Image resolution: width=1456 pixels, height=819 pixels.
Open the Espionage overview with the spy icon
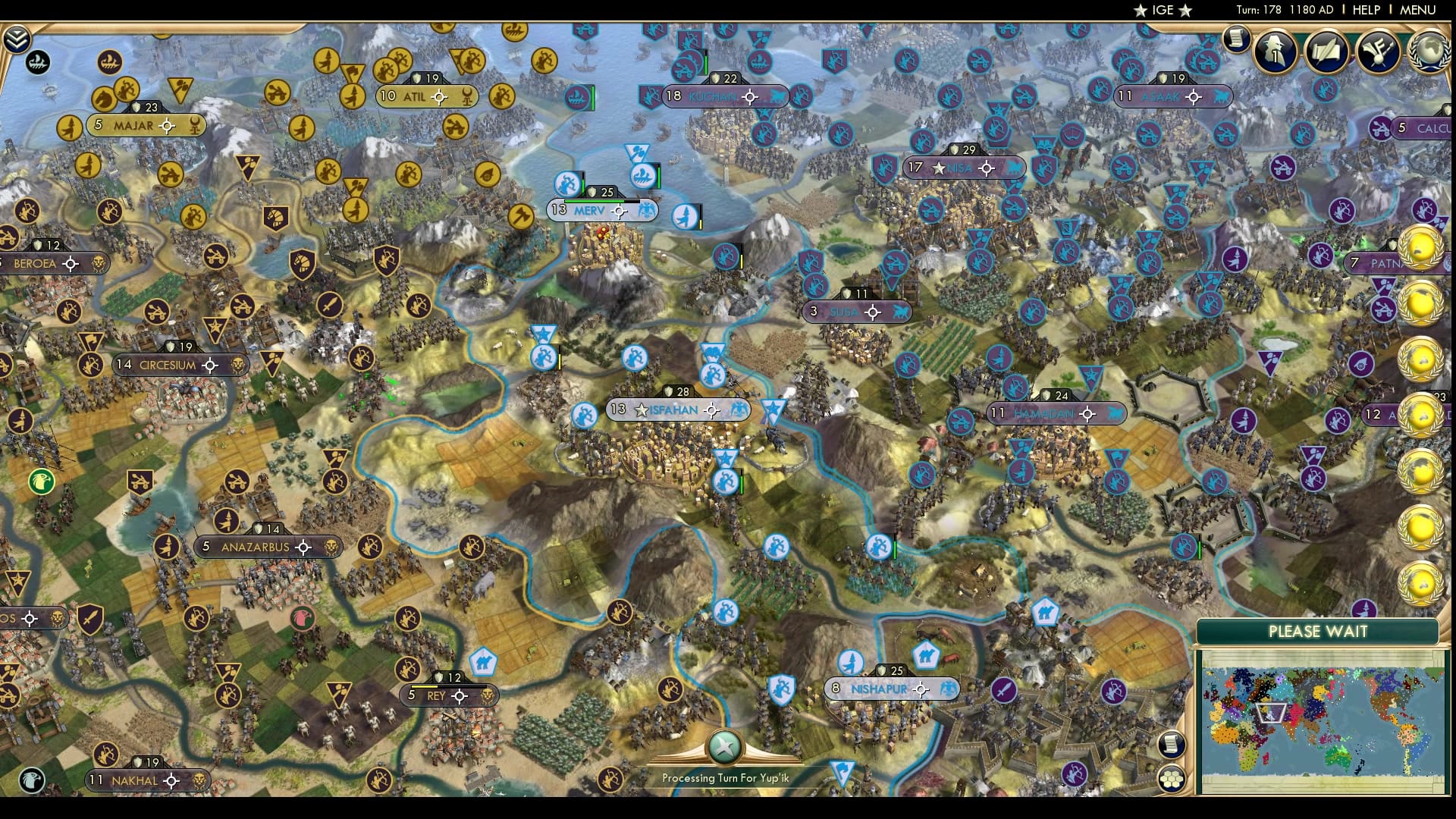click(1274, 52)
